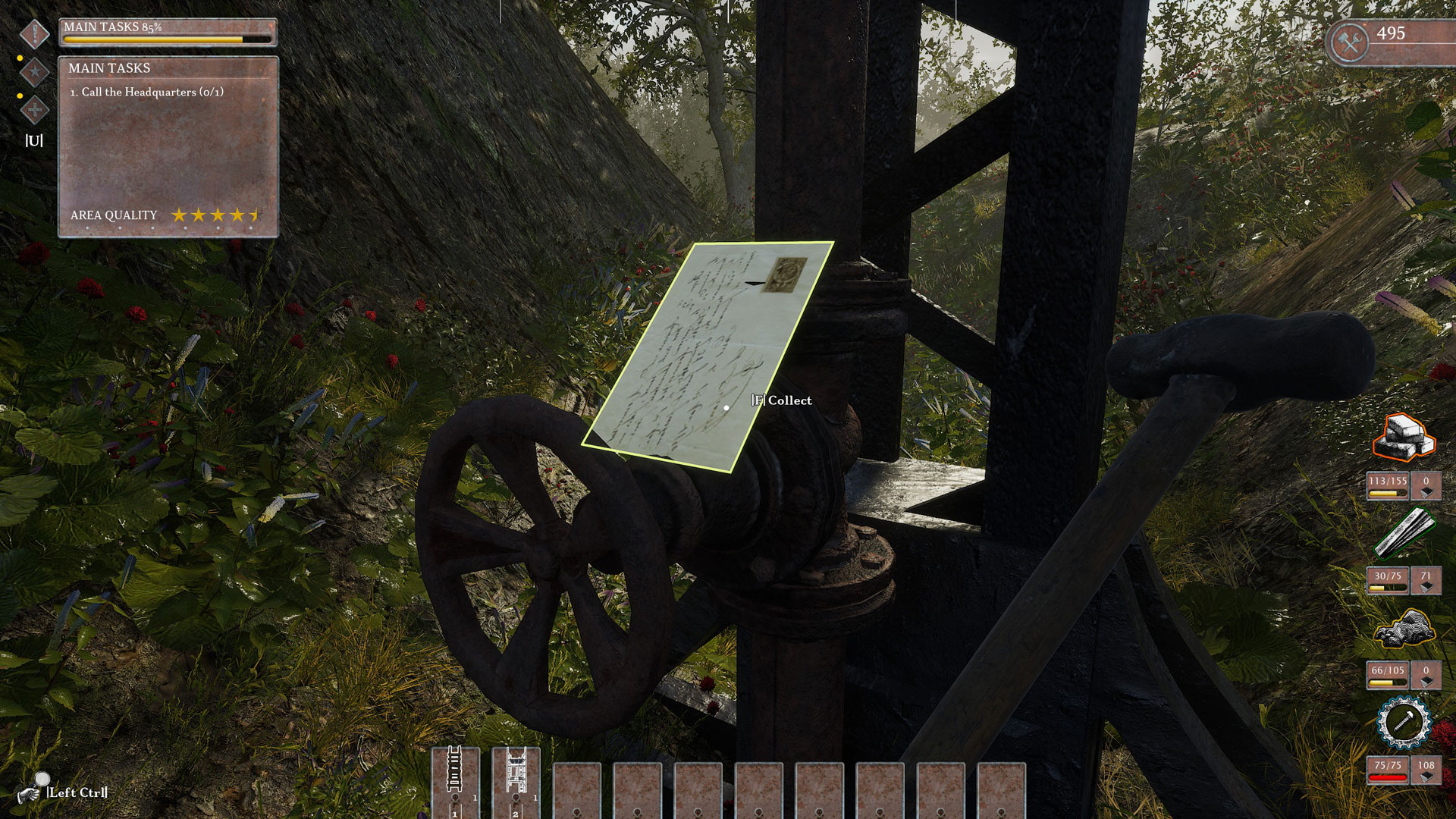Open the star quest diamond icon
This screenshot has height=819, width=1456.
(33, 72)
